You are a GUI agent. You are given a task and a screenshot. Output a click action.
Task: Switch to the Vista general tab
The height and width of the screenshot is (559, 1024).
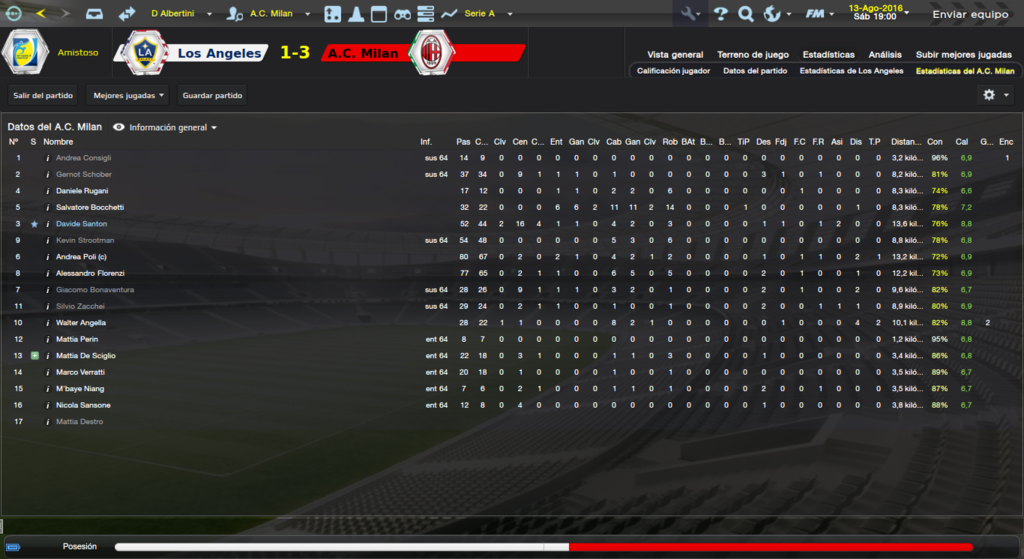coord(675,54)
